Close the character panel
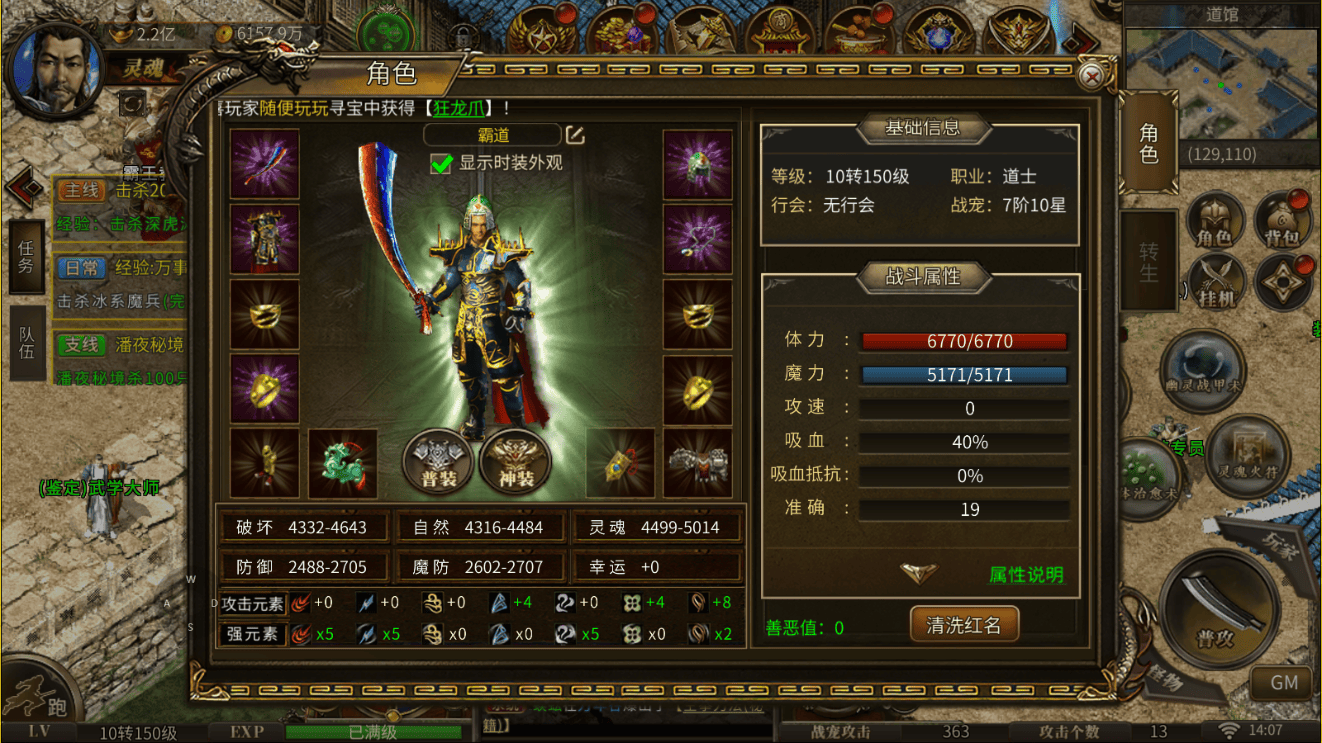The height and width of the screenshot is (743, 1322). 1093,76
